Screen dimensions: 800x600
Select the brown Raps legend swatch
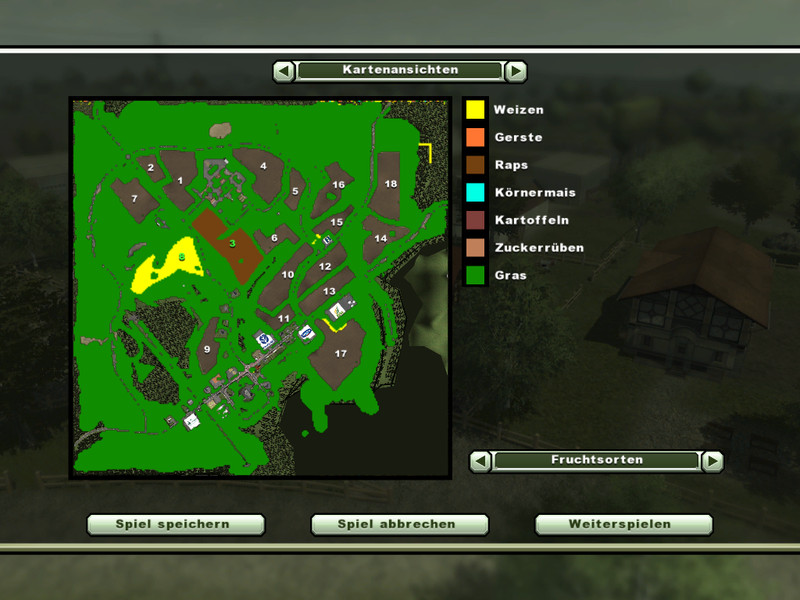tap(475, 165)
